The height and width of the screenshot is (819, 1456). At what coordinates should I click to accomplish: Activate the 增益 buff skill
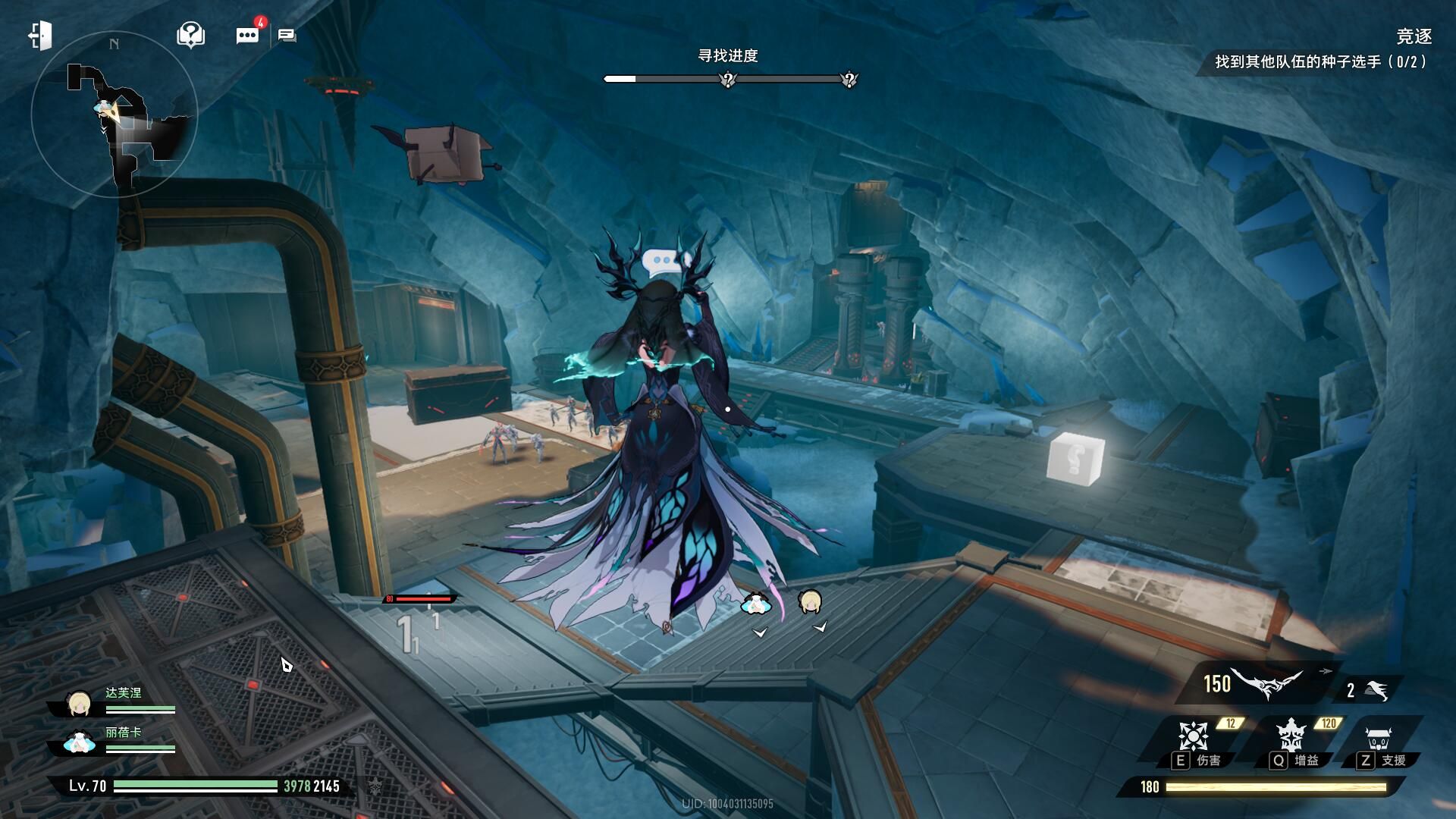1290,736
